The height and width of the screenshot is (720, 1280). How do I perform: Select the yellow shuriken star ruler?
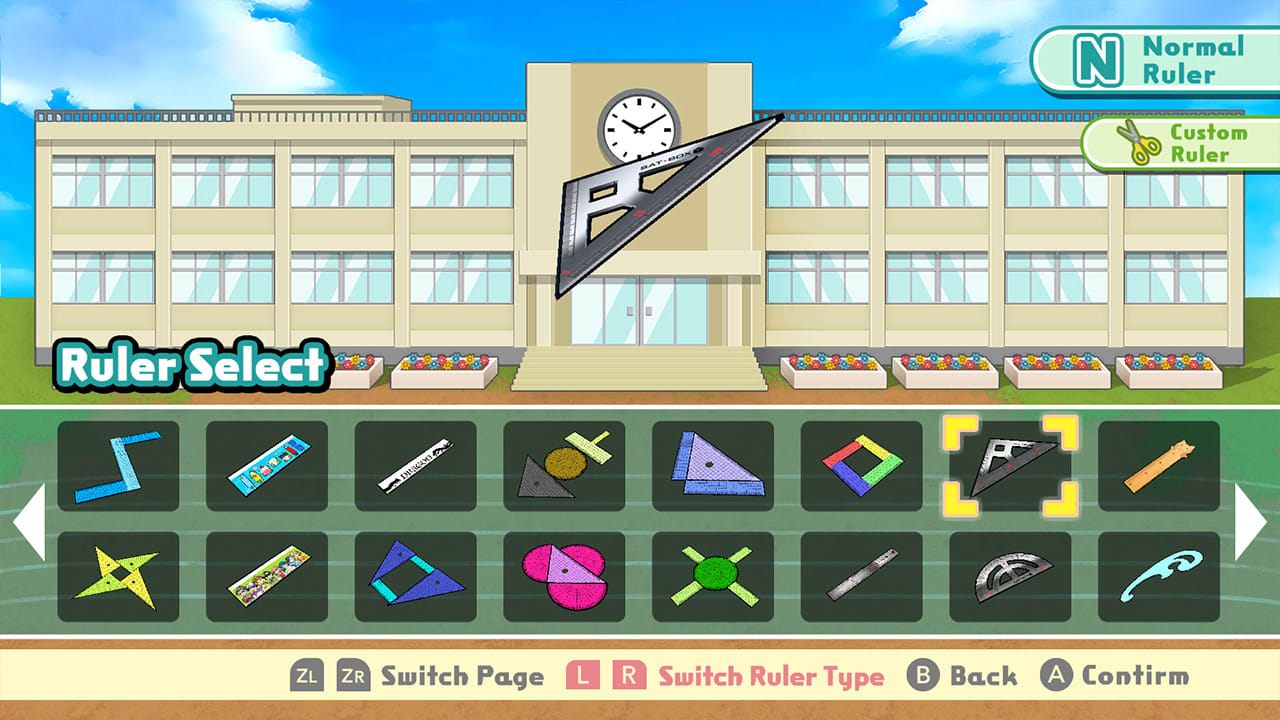pos(118,577)
